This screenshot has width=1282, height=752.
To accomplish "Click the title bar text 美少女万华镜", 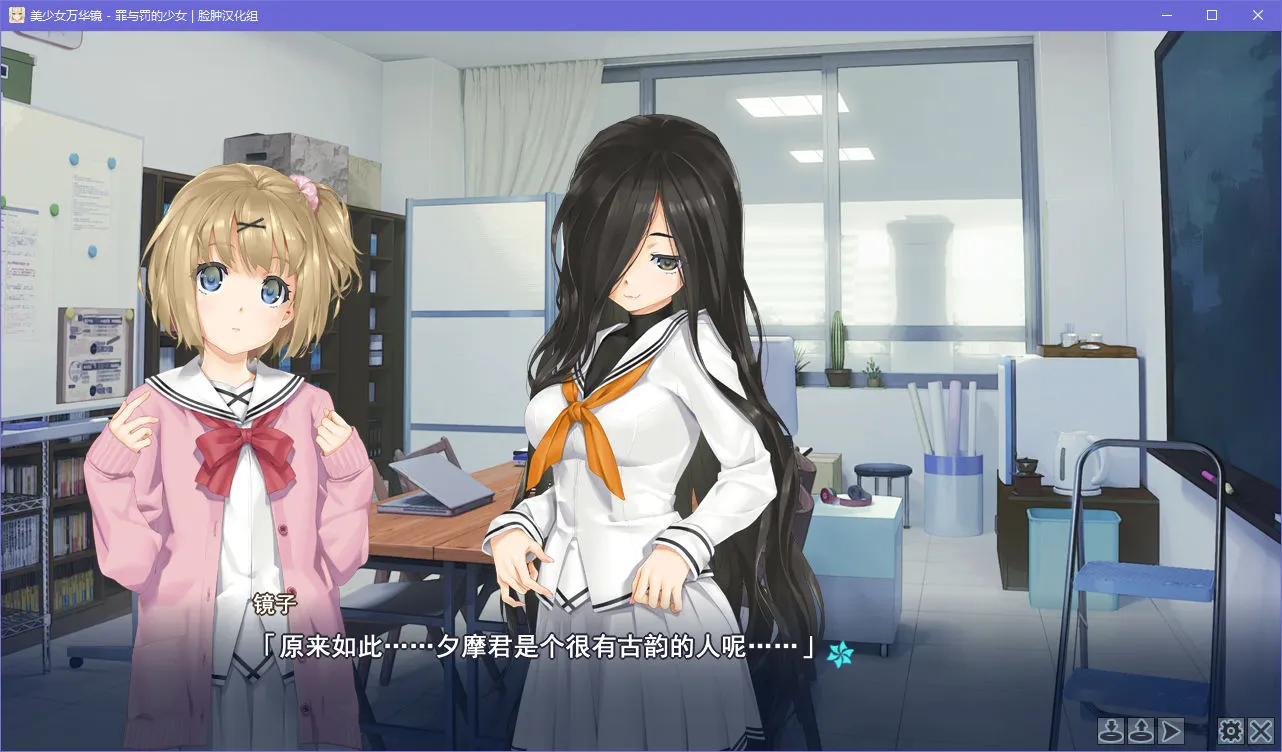I will click(65, 15).
